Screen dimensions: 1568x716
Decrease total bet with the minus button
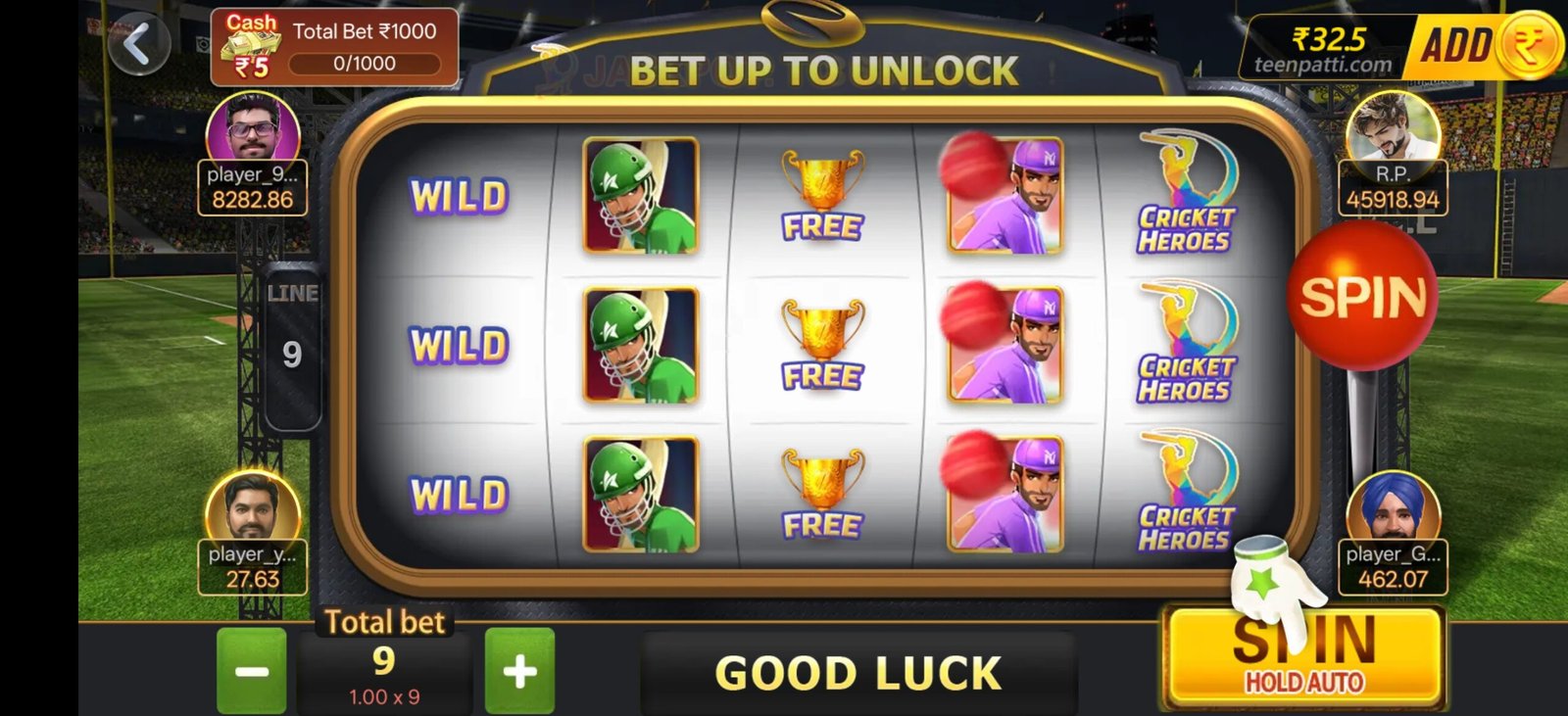tap(252, 671)
